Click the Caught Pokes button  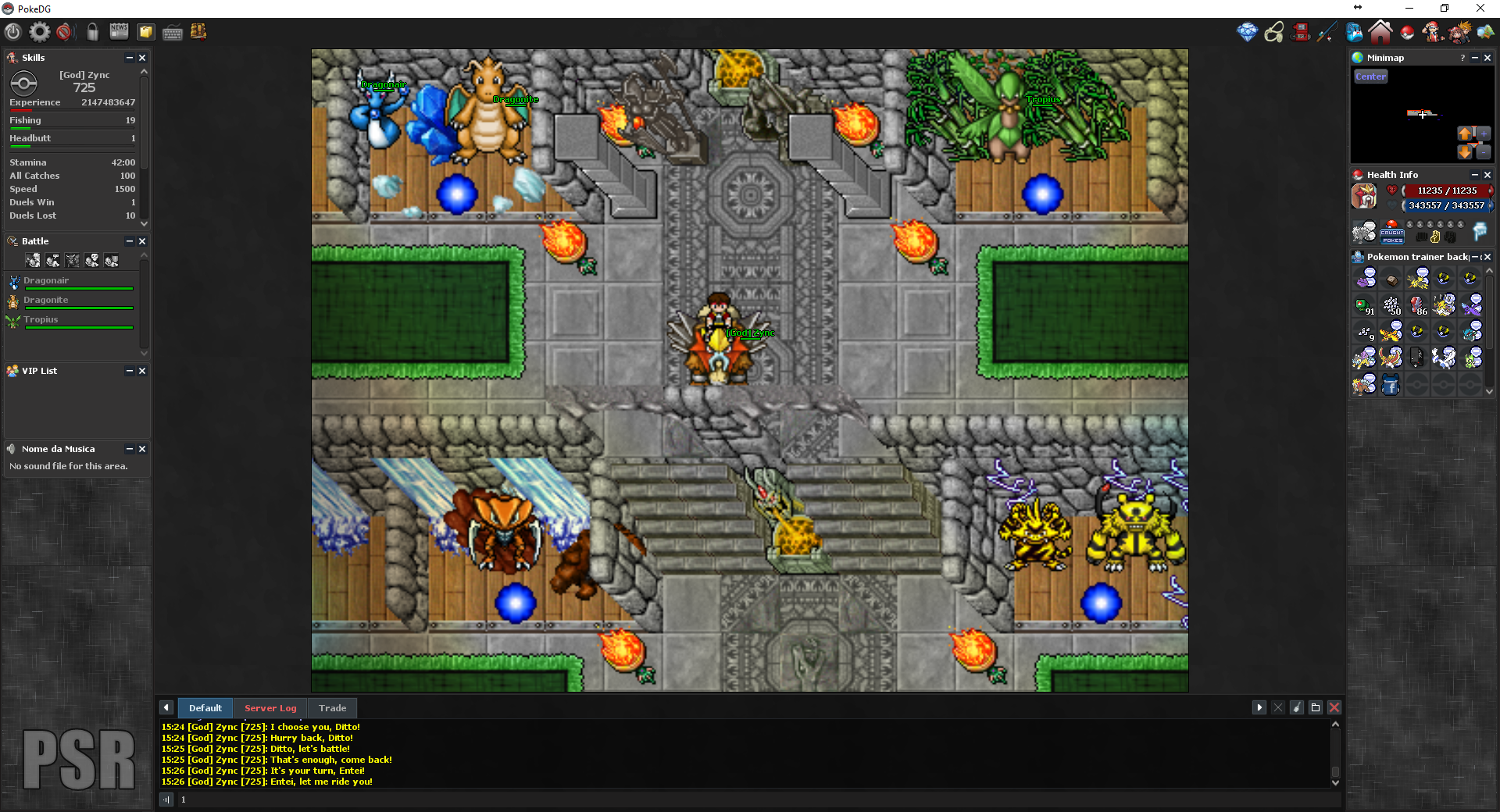[x=1391, y=233]
